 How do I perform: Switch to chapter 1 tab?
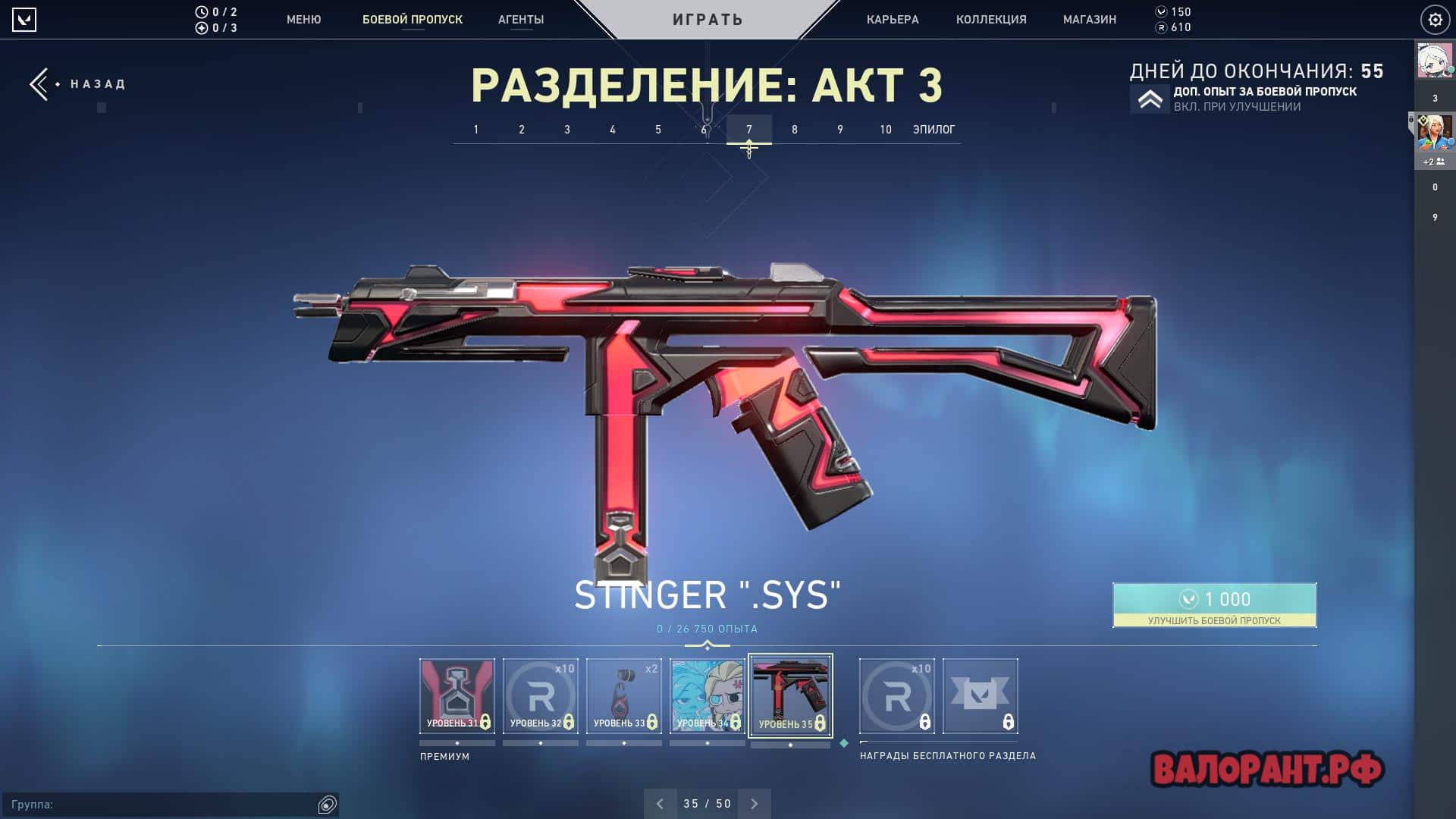click(x=476, y=130)
